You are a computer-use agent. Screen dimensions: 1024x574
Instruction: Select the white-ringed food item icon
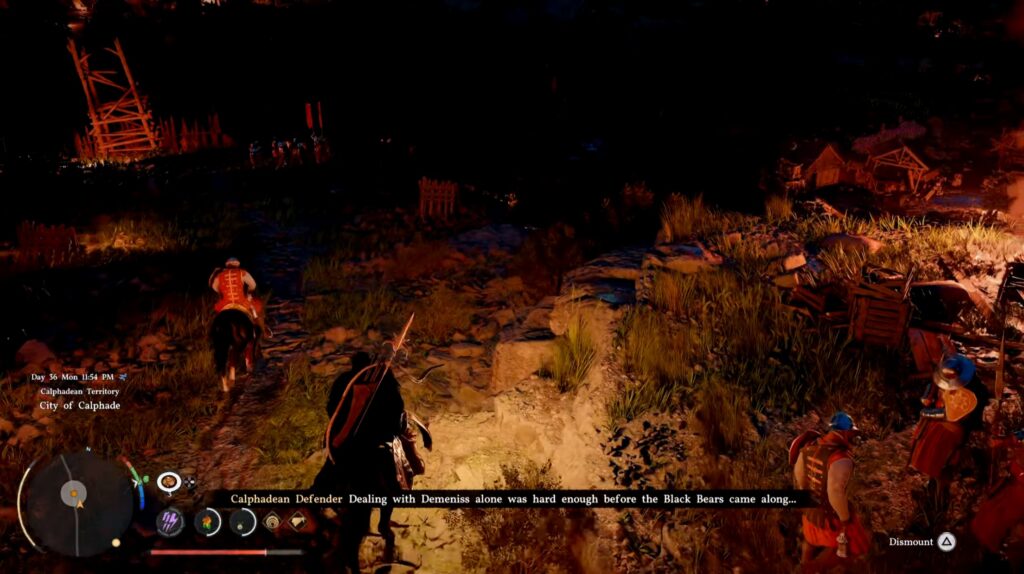pos(169,483)
